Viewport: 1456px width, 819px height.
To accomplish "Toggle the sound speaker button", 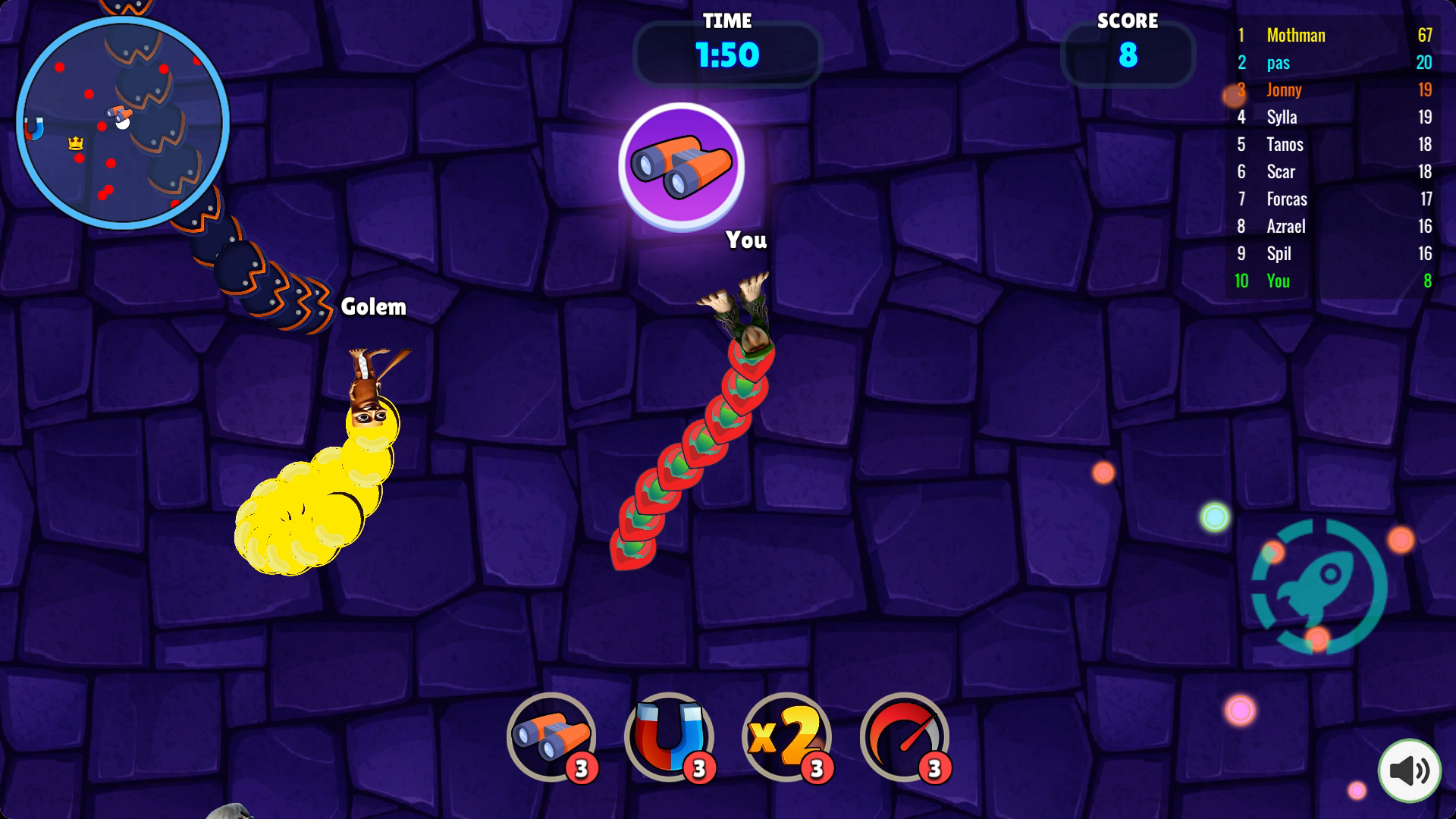I will 1409,770.
